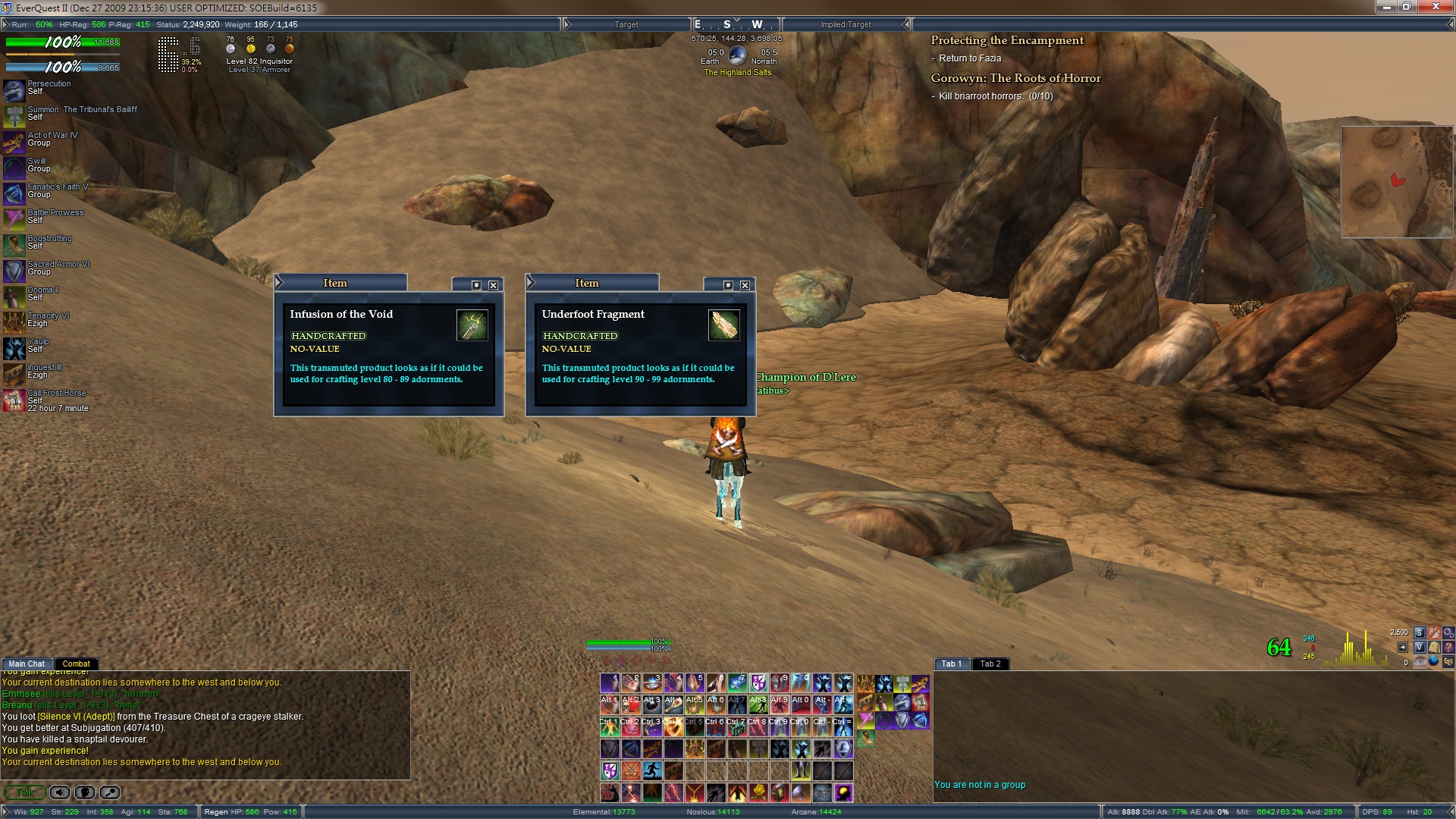Activate the skull and red cross ability

[x=631, y=705]
